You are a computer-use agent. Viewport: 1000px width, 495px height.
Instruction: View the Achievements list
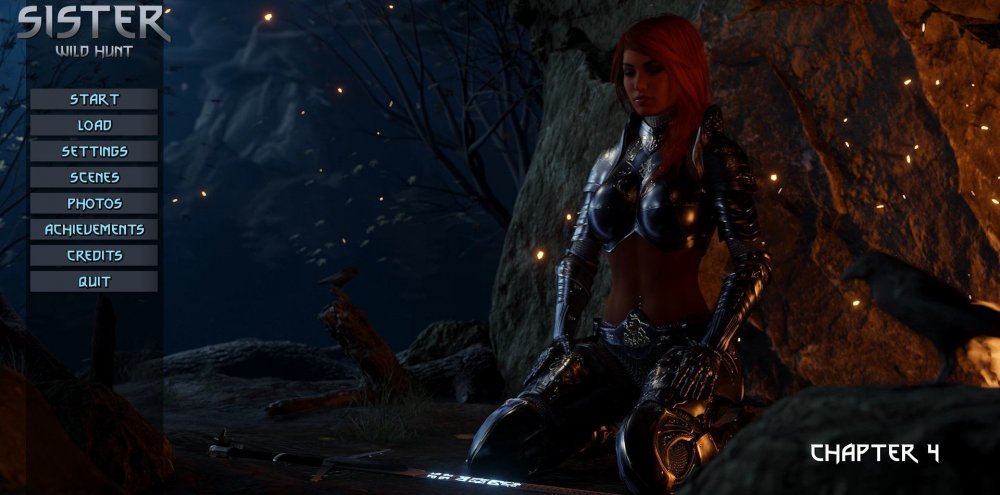pyautogui.click(x=94, y=229)
